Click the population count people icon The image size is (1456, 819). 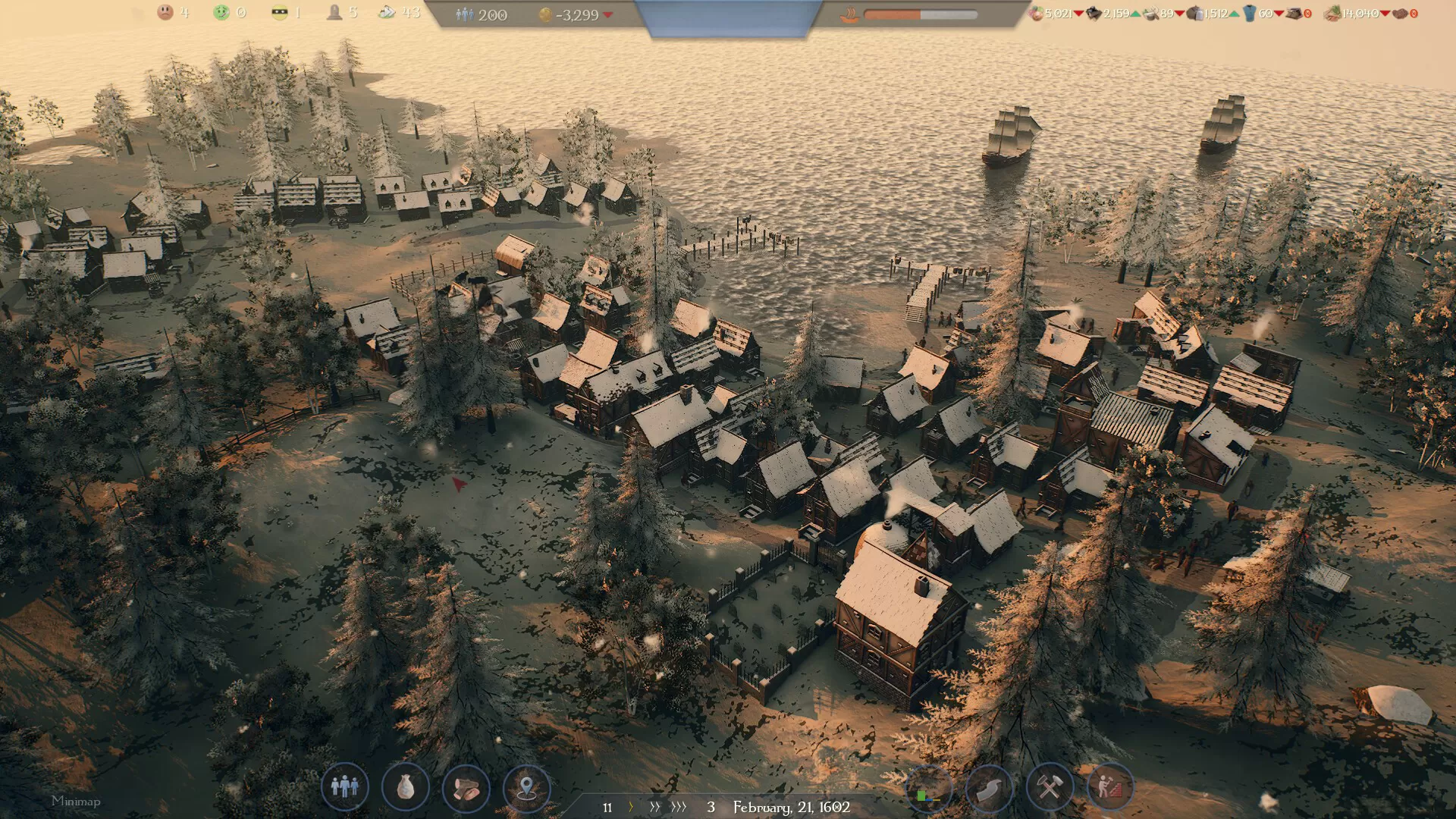pyautogui.click(x=464, y=14)
